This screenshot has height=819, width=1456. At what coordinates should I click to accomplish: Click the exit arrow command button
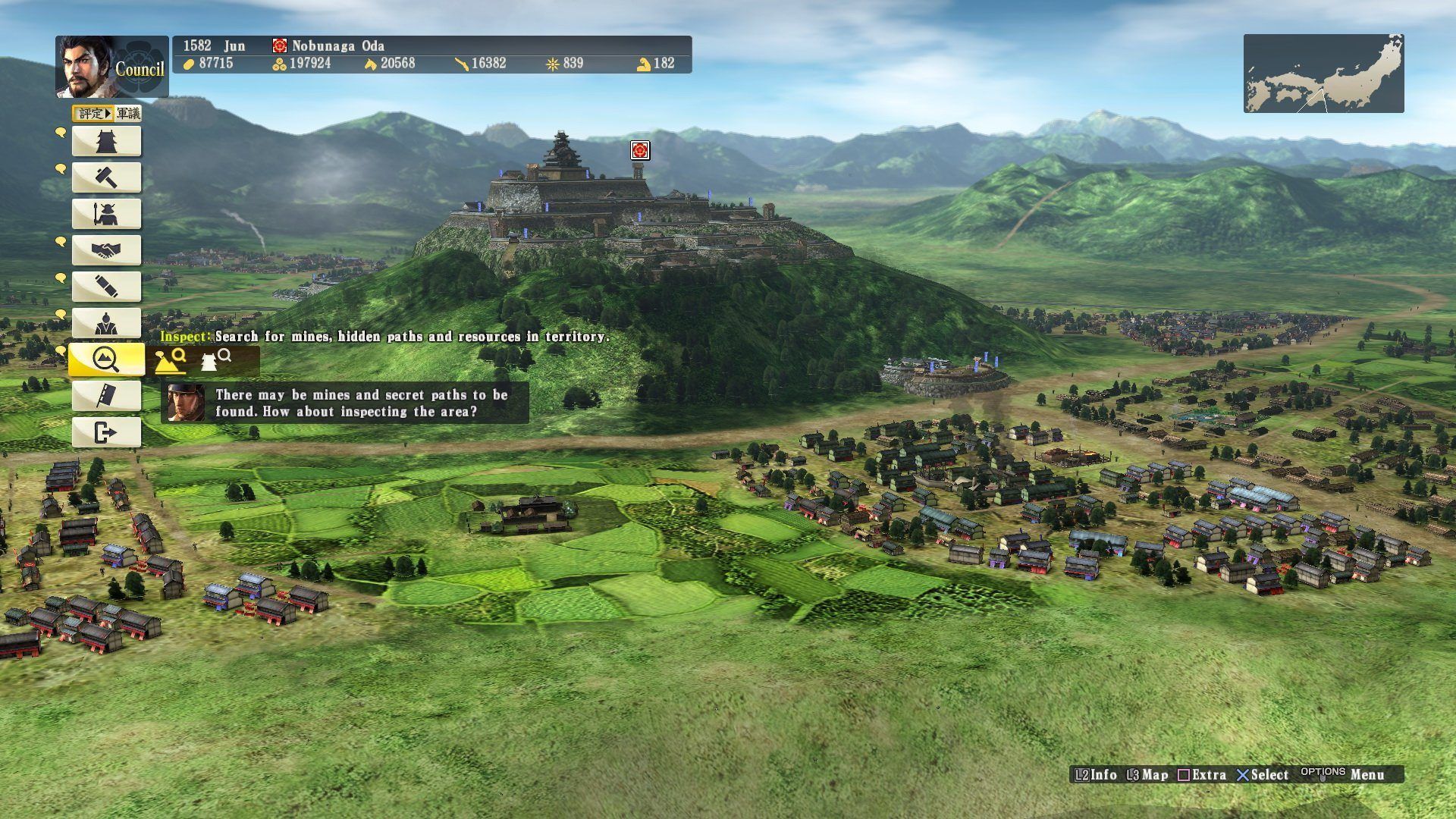106,432
